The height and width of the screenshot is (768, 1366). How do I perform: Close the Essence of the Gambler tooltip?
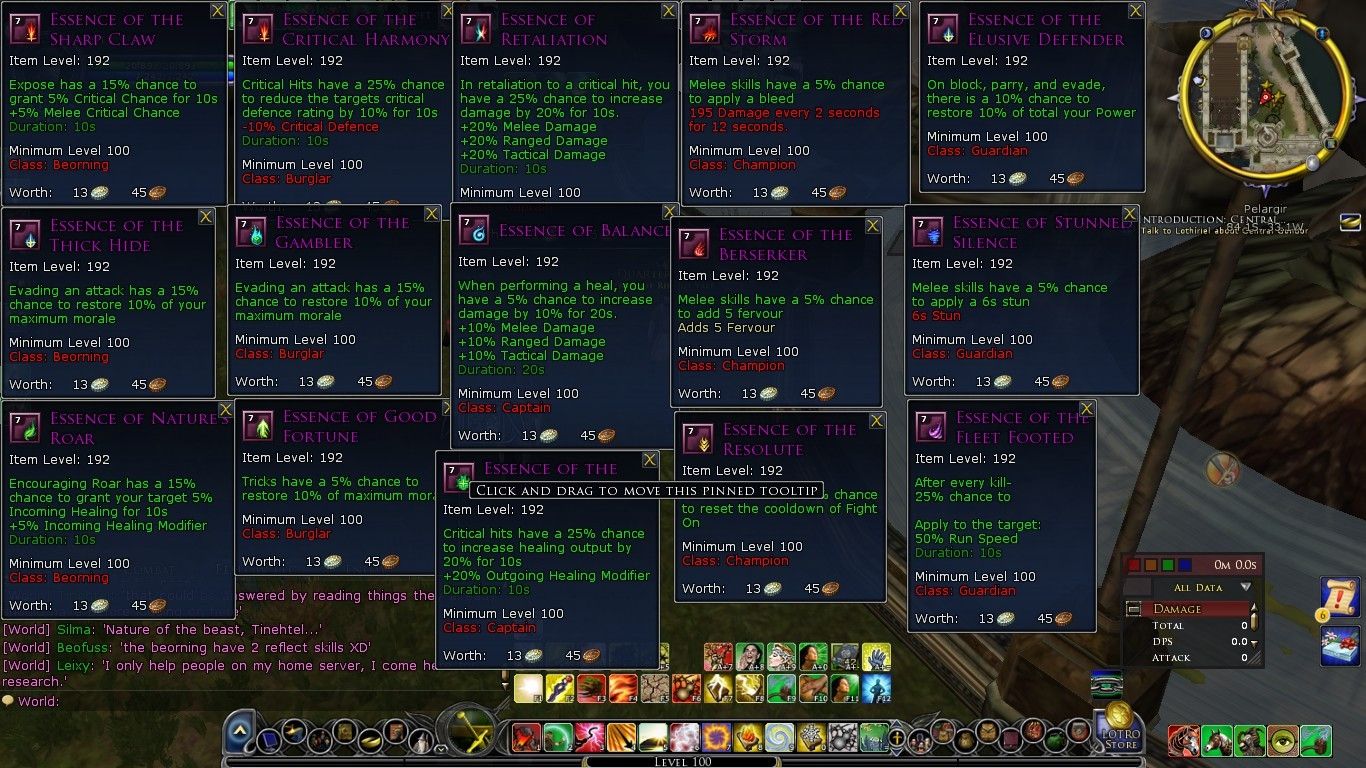point(432,214)
